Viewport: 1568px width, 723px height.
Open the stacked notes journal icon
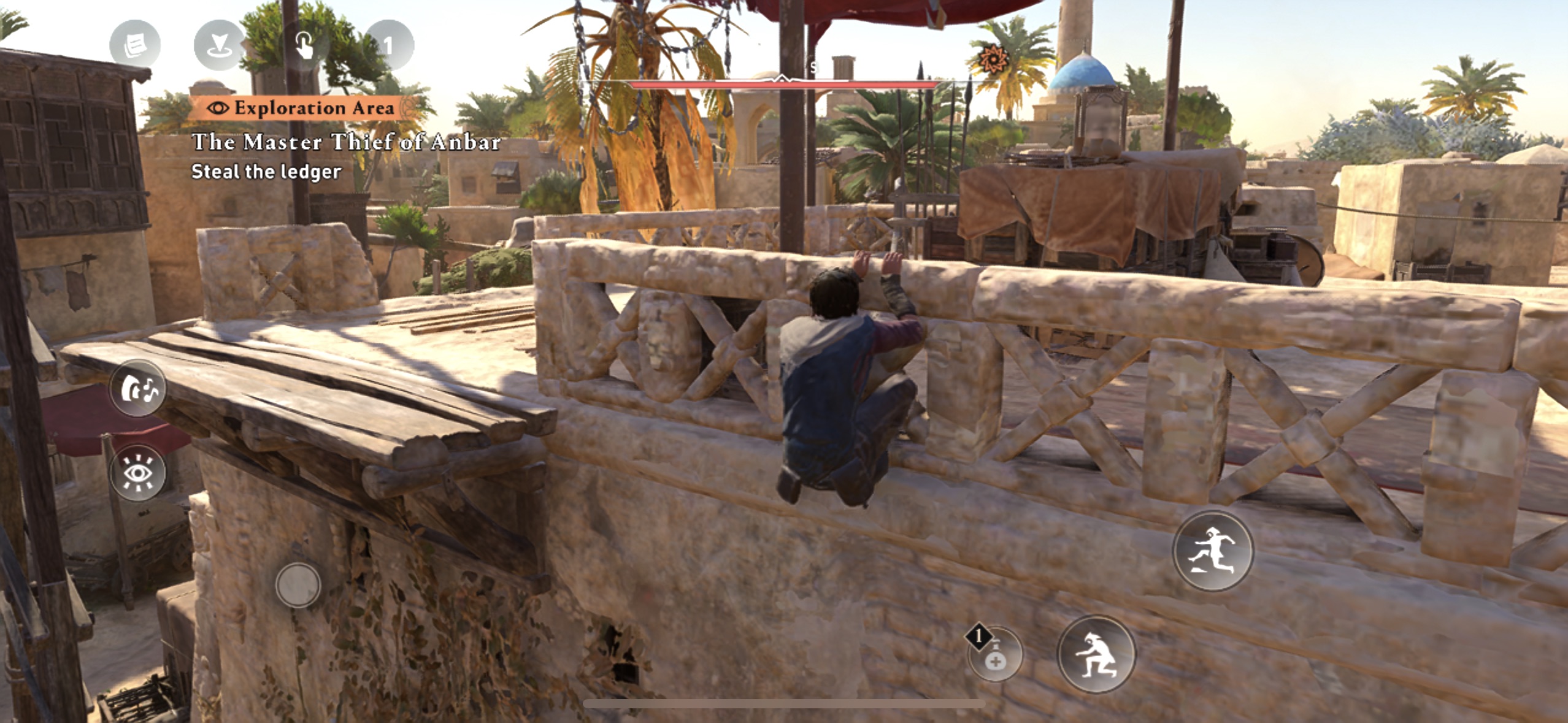click(x=135, y=44)
